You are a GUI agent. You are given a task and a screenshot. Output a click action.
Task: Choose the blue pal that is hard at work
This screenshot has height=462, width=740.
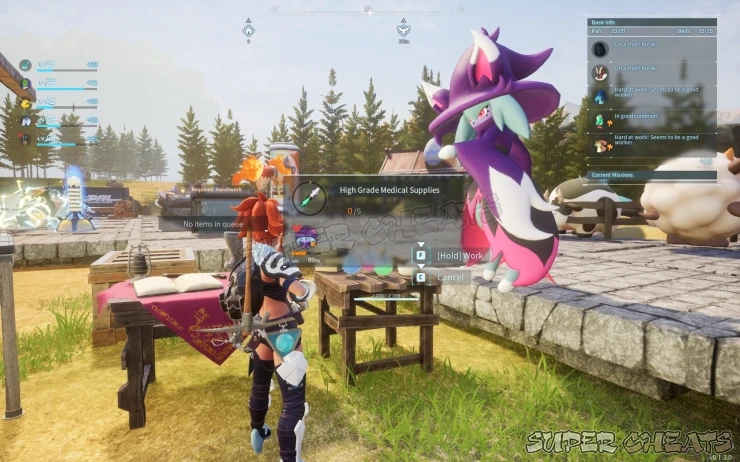[600, 97]
